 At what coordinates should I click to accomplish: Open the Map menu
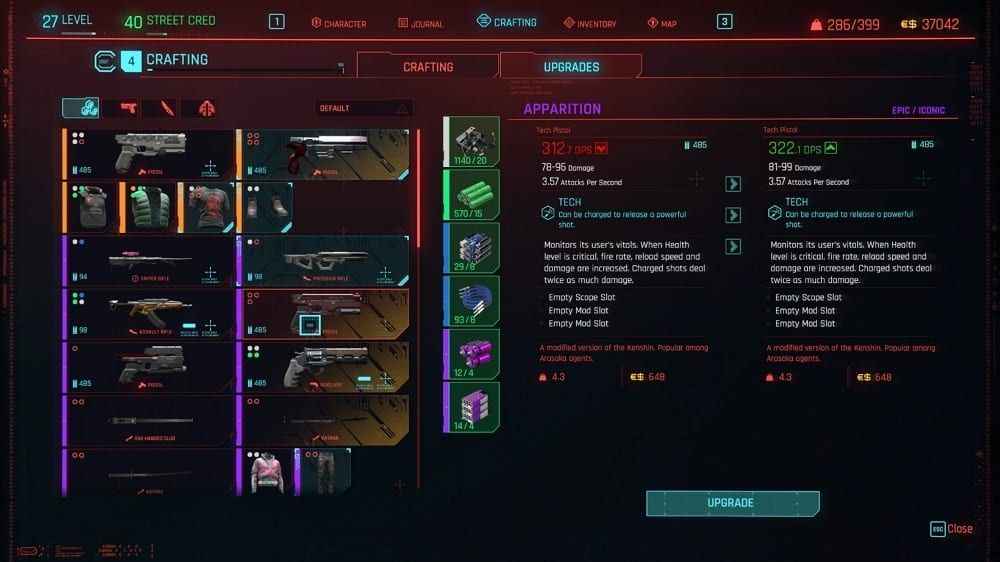(x=662, y=23)
